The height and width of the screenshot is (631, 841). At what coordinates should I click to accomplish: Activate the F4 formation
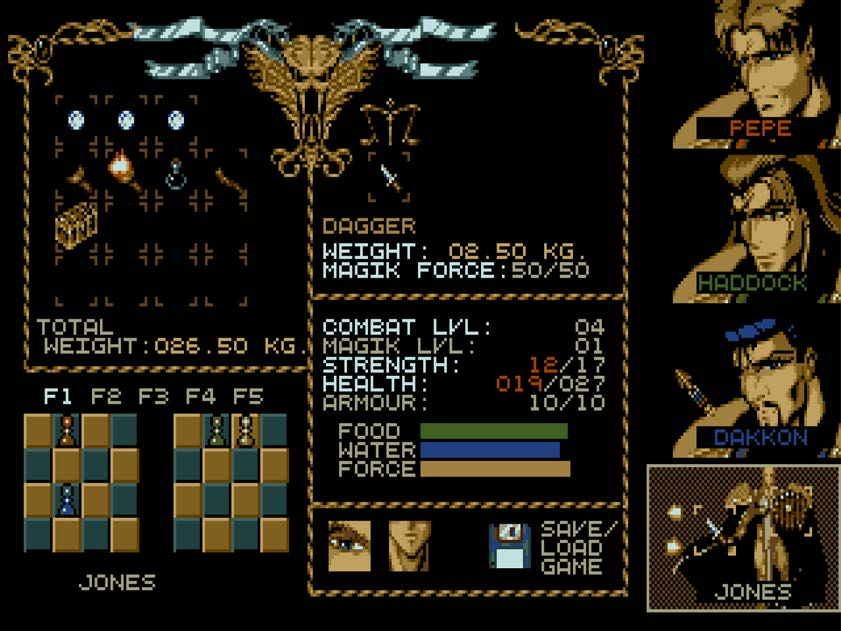(x=201, y=397)
